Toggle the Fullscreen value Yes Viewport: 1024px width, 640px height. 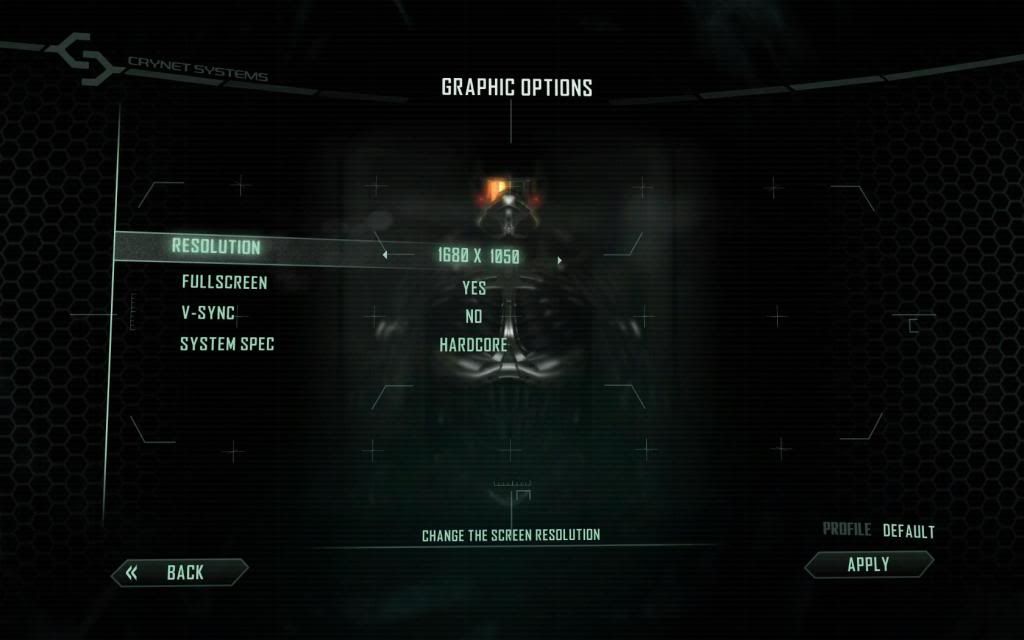(x=474, y=288)
